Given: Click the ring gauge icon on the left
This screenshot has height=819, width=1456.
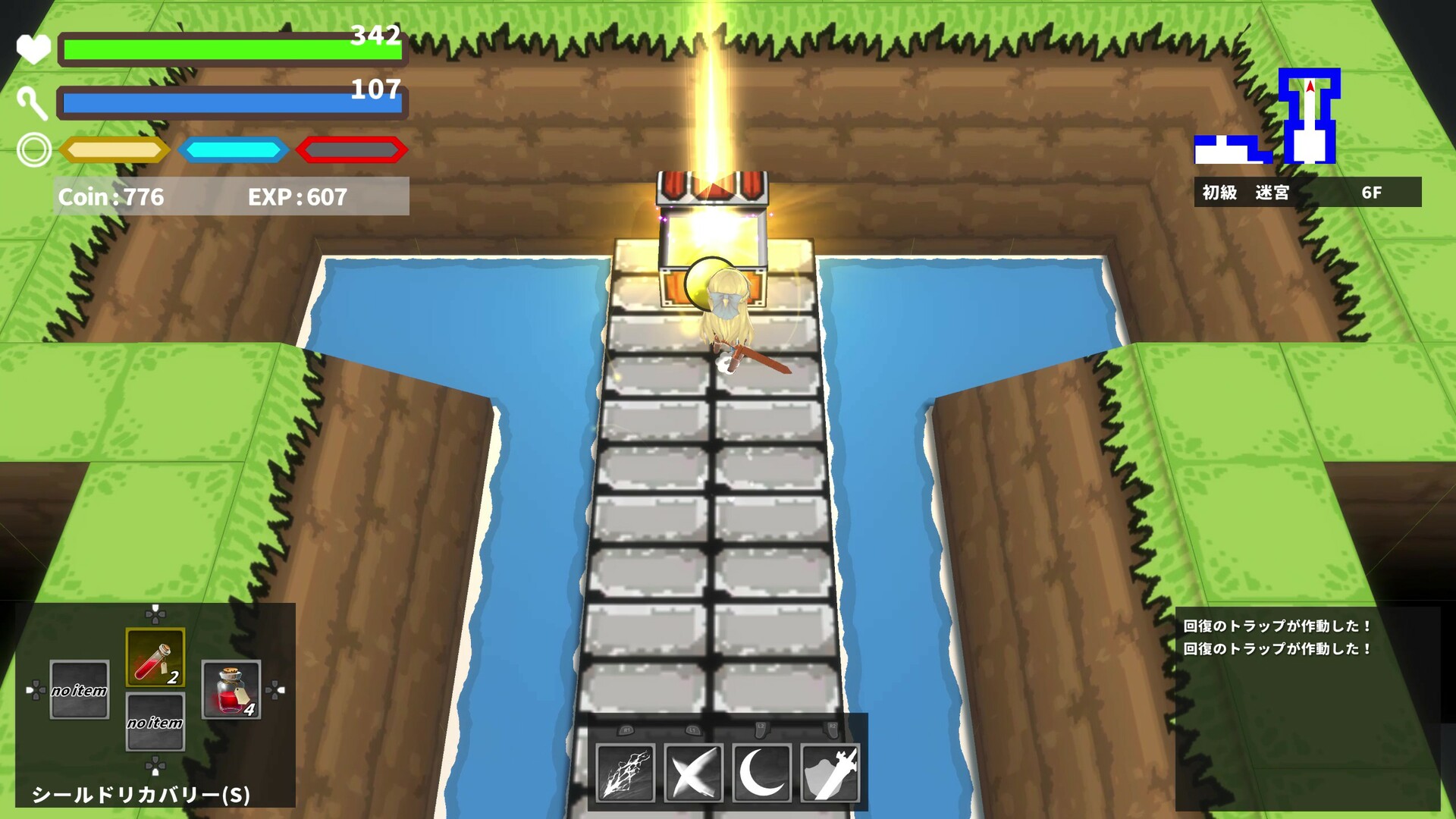Looking at the screenshot, I should pos(33,149).
